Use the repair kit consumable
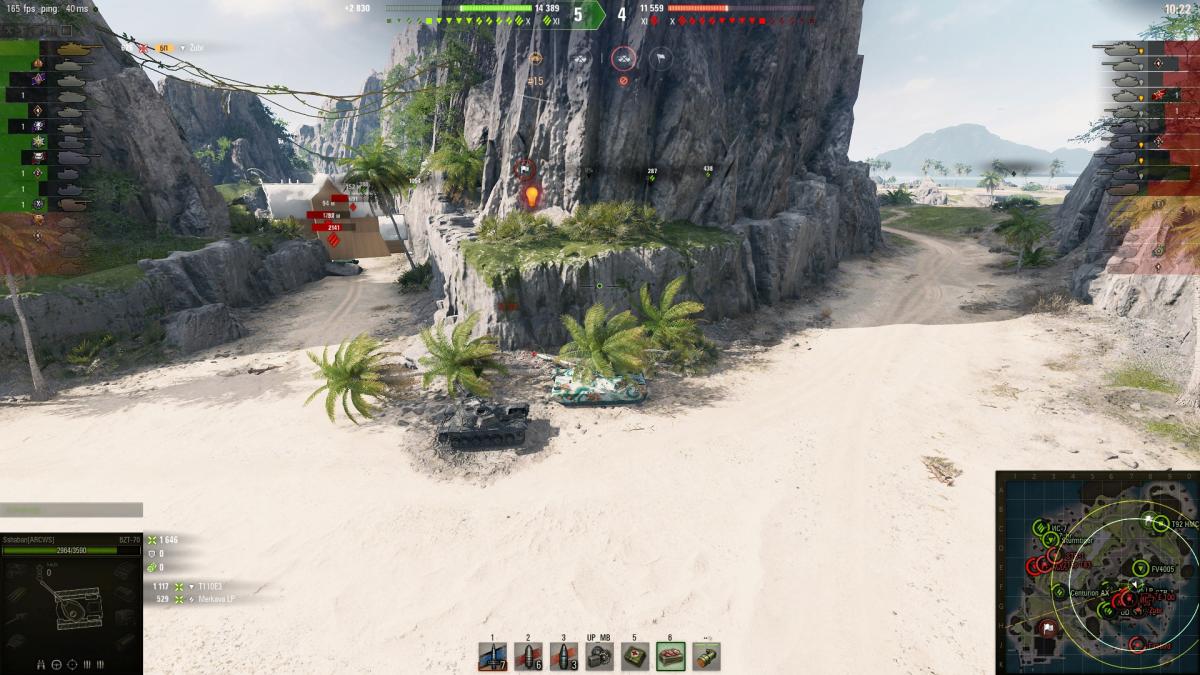This screenshot has width=1200, height=675. pyautogui.click(x=600, y=656)
